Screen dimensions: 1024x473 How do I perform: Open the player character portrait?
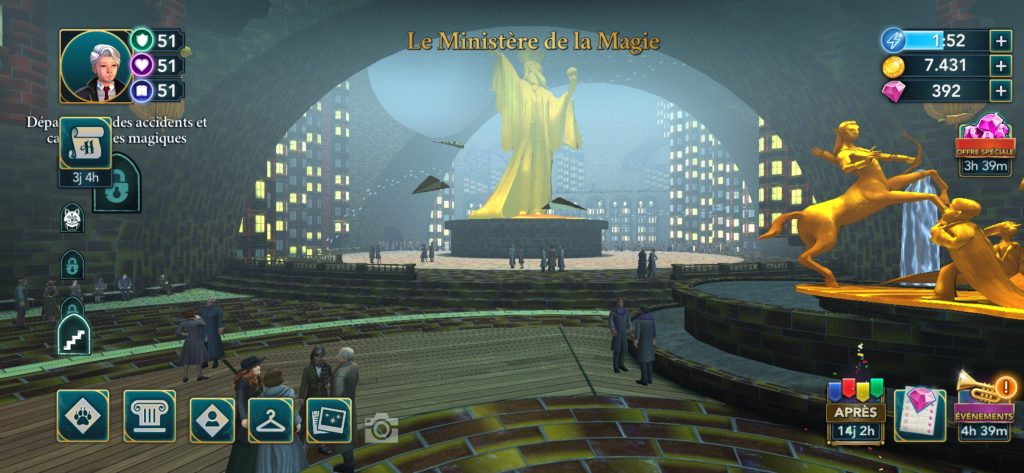(x=96, y=66)
